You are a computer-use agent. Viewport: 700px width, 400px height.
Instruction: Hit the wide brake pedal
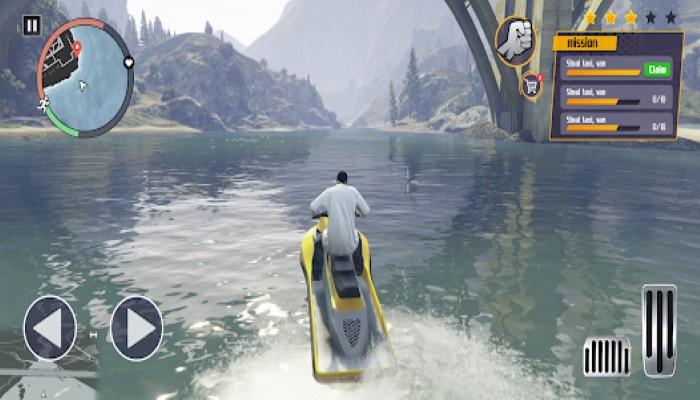click(607, 356)
